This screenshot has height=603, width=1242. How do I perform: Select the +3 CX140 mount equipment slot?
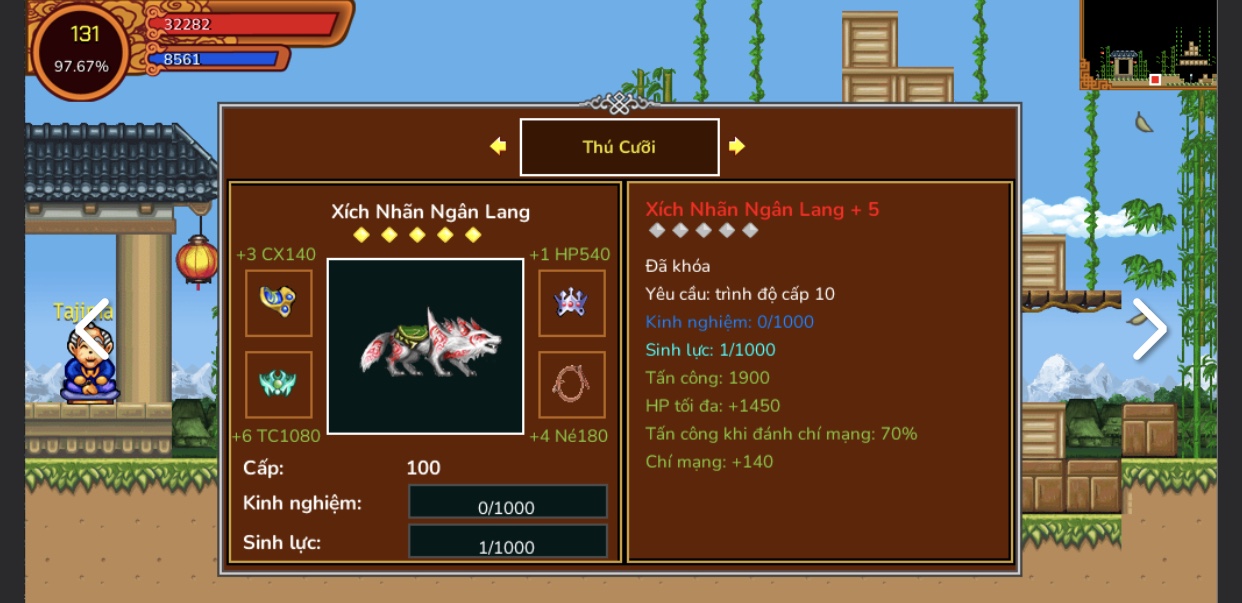pyautogui.click(x=278, y=303)
